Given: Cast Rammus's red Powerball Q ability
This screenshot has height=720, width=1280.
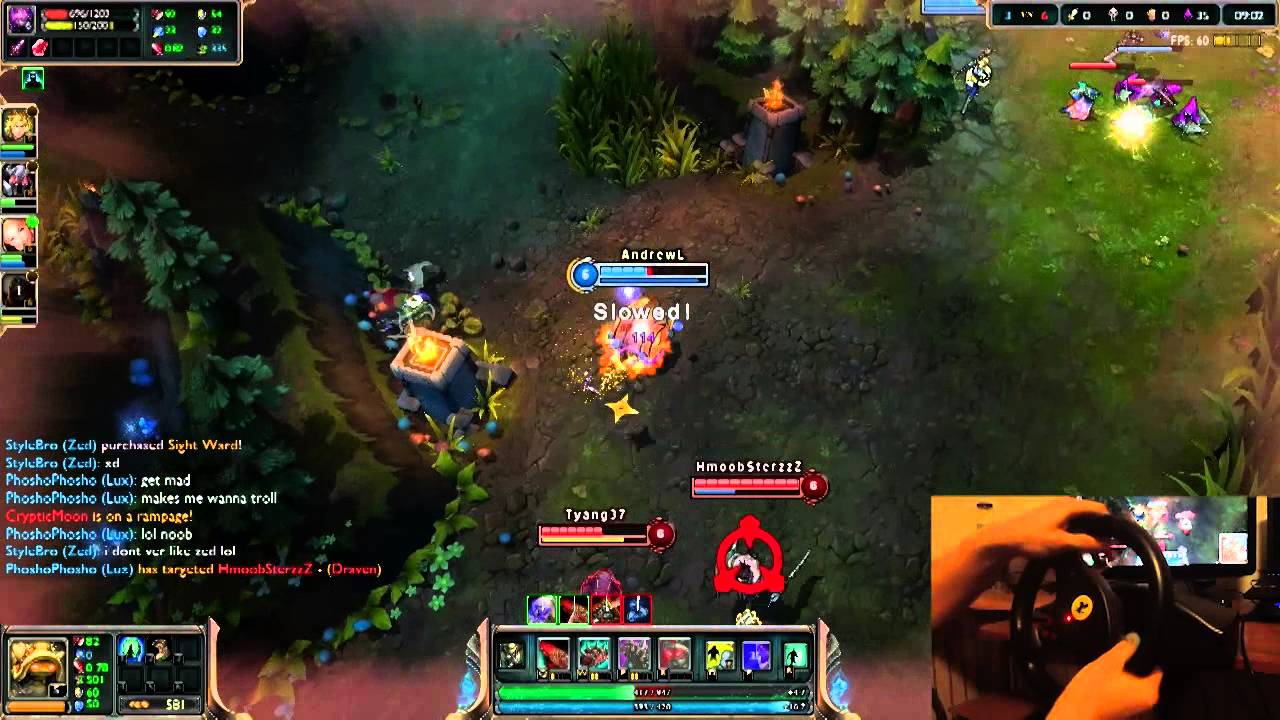Looking at the screenshot, I should click(x=553, y=655).
